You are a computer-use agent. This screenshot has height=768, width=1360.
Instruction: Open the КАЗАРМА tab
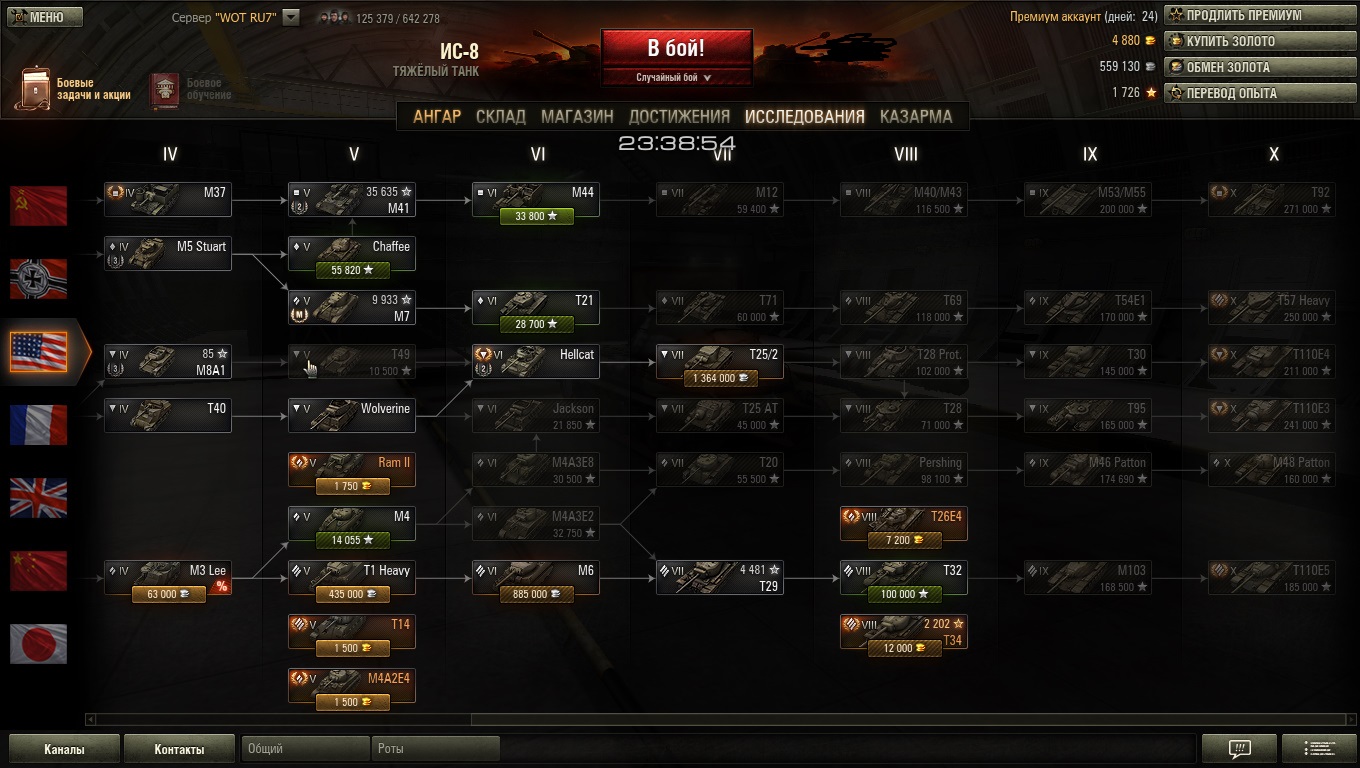coord(916,116)
